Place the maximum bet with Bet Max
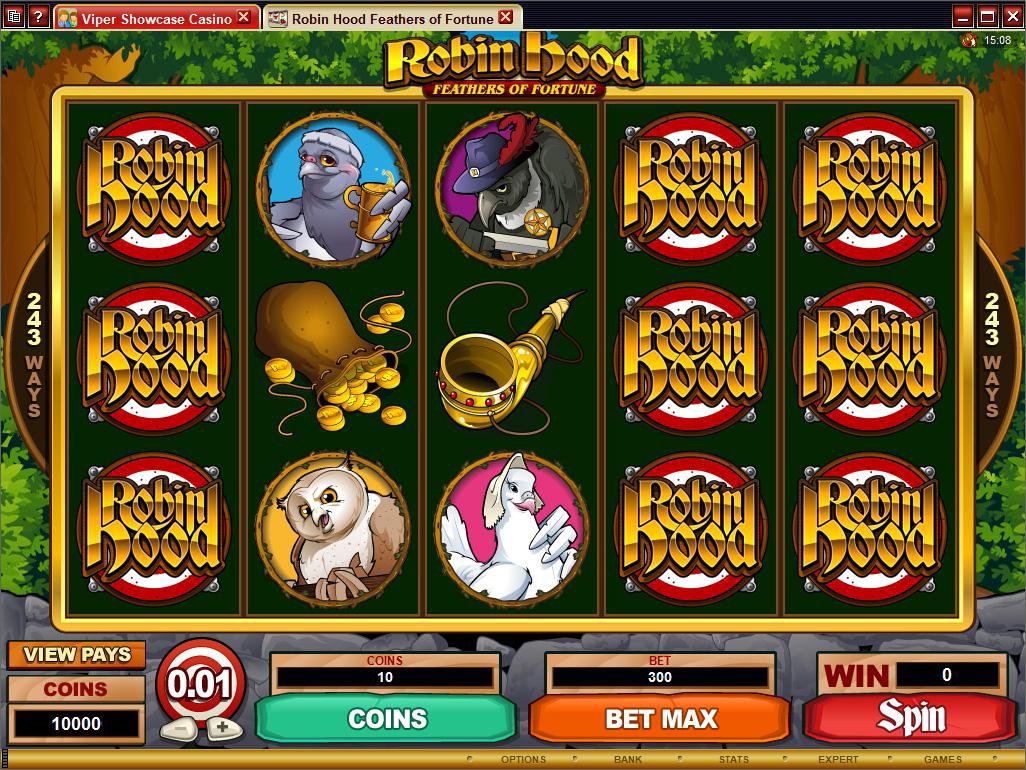The image size is (1026, 770). tap(660, 718)
